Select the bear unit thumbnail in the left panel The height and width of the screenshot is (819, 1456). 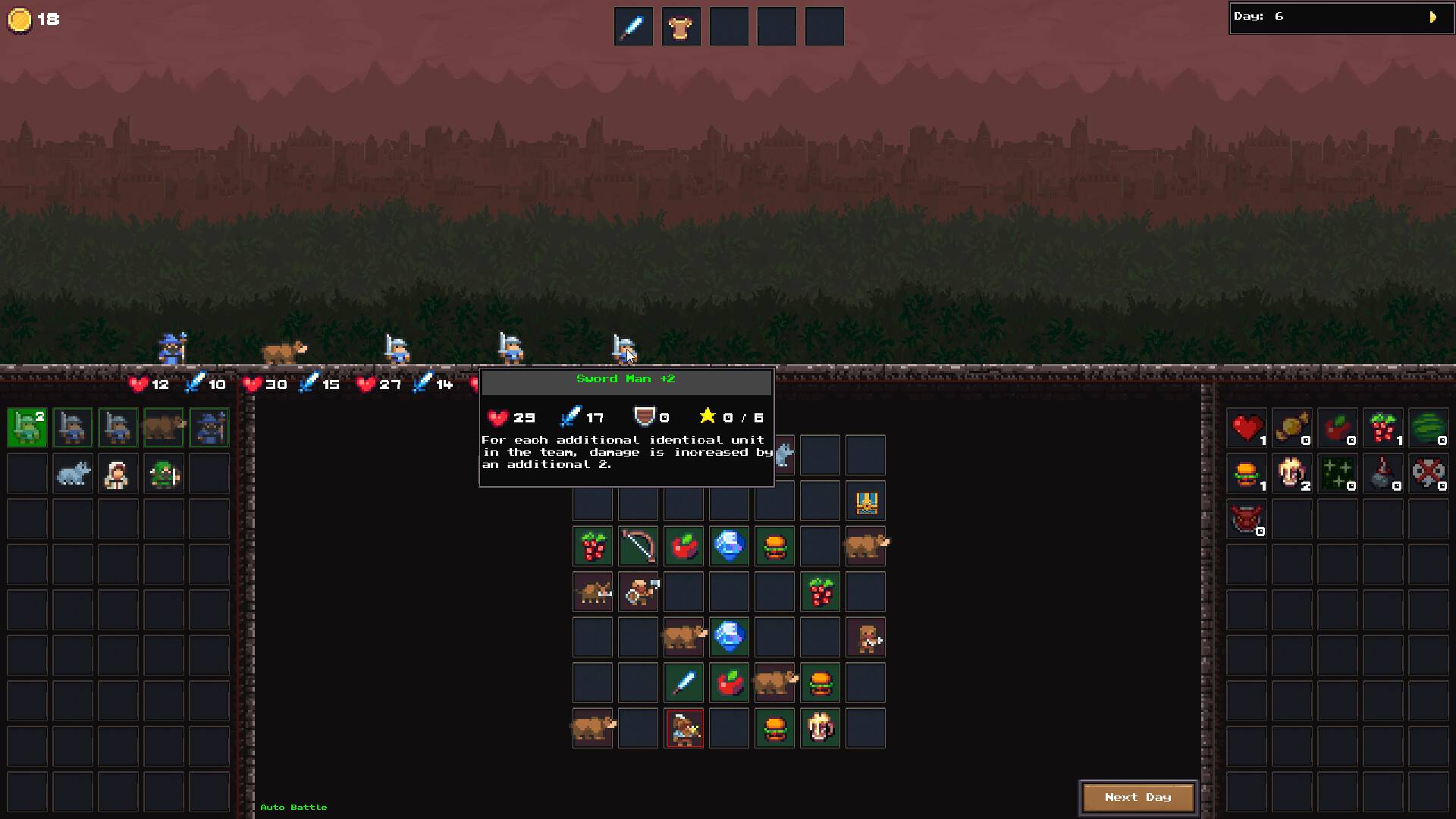click(164, 428)
